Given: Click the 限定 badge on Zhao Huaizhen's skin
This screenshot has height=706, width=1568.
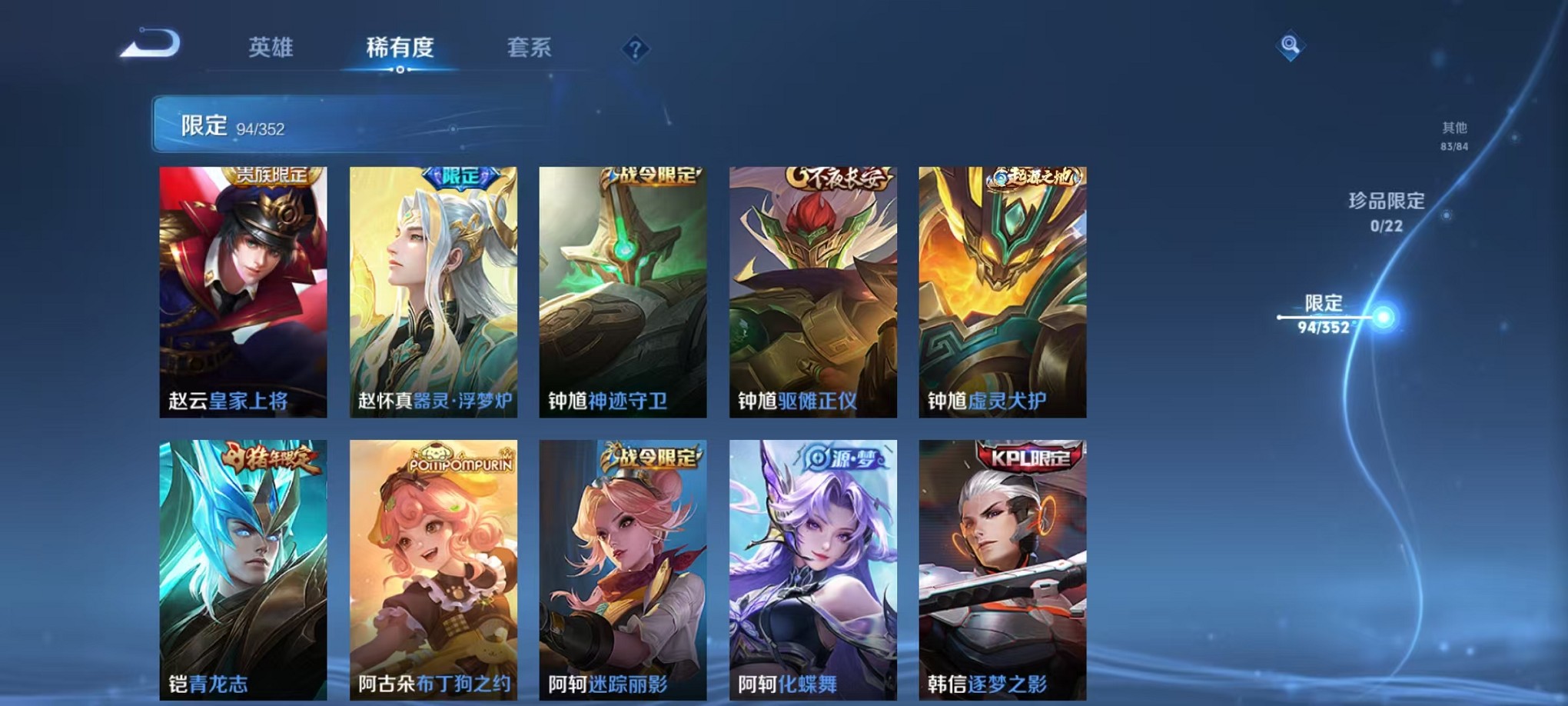Looking at the screenshot, I should click(457, 176).
